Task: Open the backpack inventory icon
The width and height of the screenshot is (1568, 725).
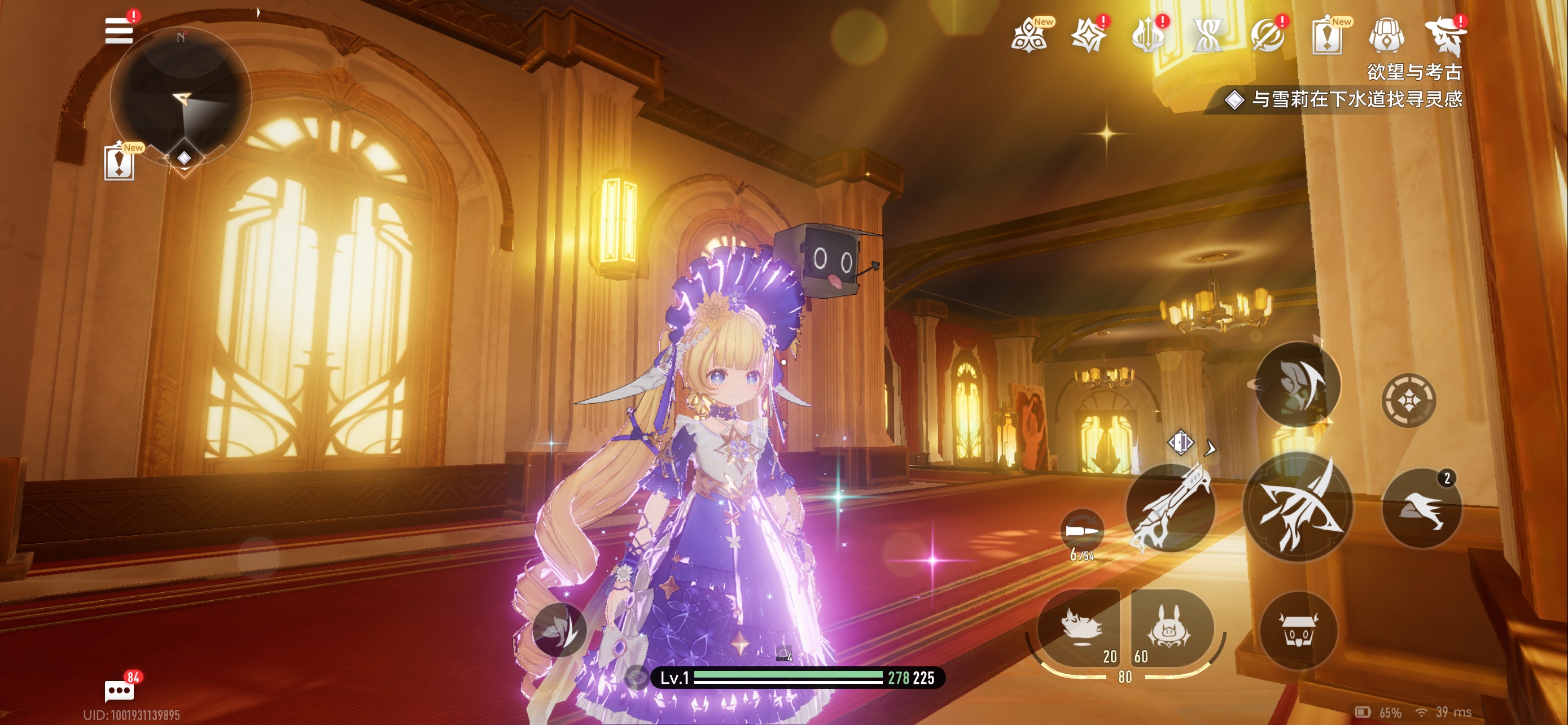Action: [x=1387, y=36]
